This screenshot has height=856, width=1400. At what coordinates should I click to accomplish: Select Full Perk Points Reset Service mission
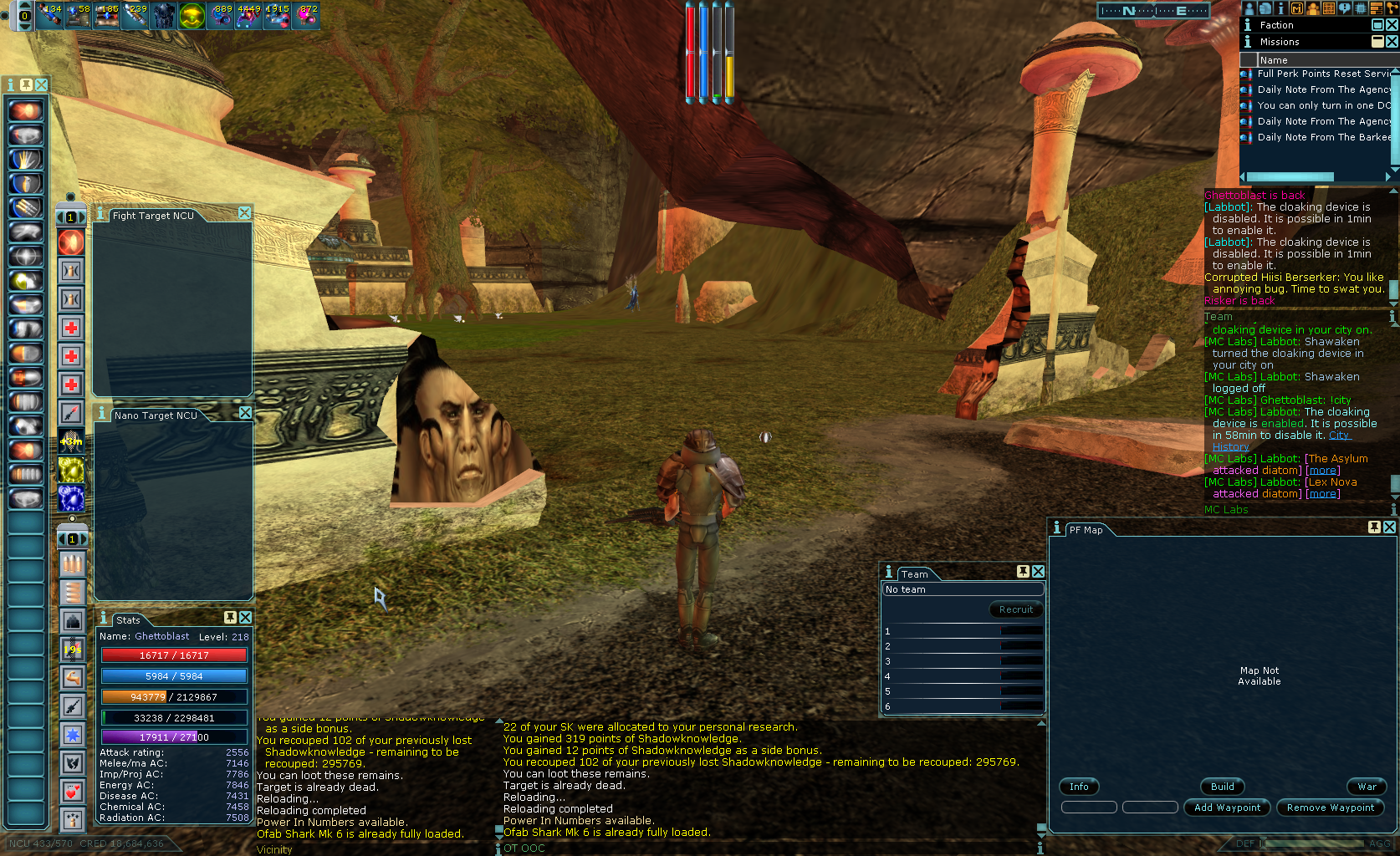[x=1323, y=74]
